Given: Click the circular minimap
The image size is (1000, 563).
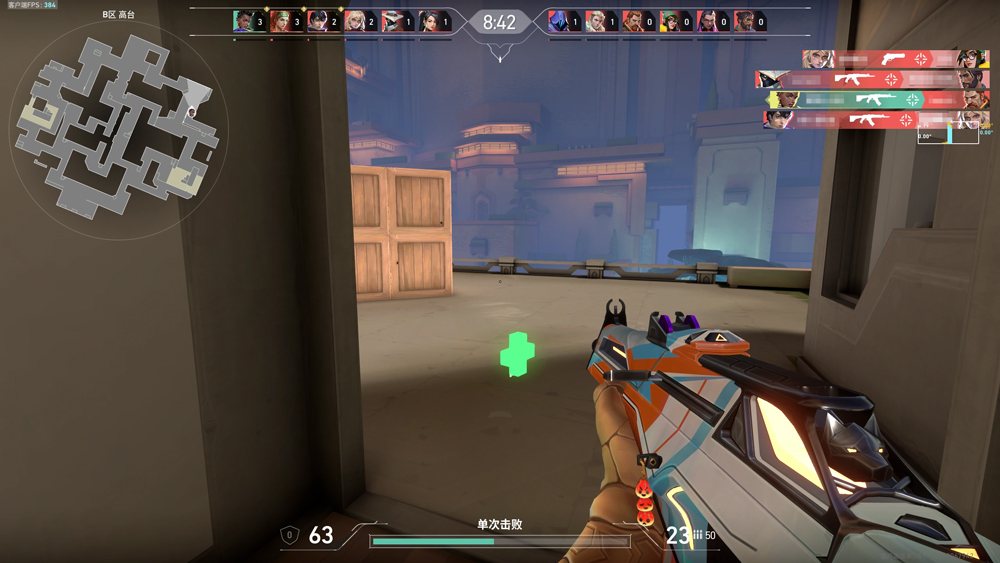Looking at the screenshot, I should [118, 128].
